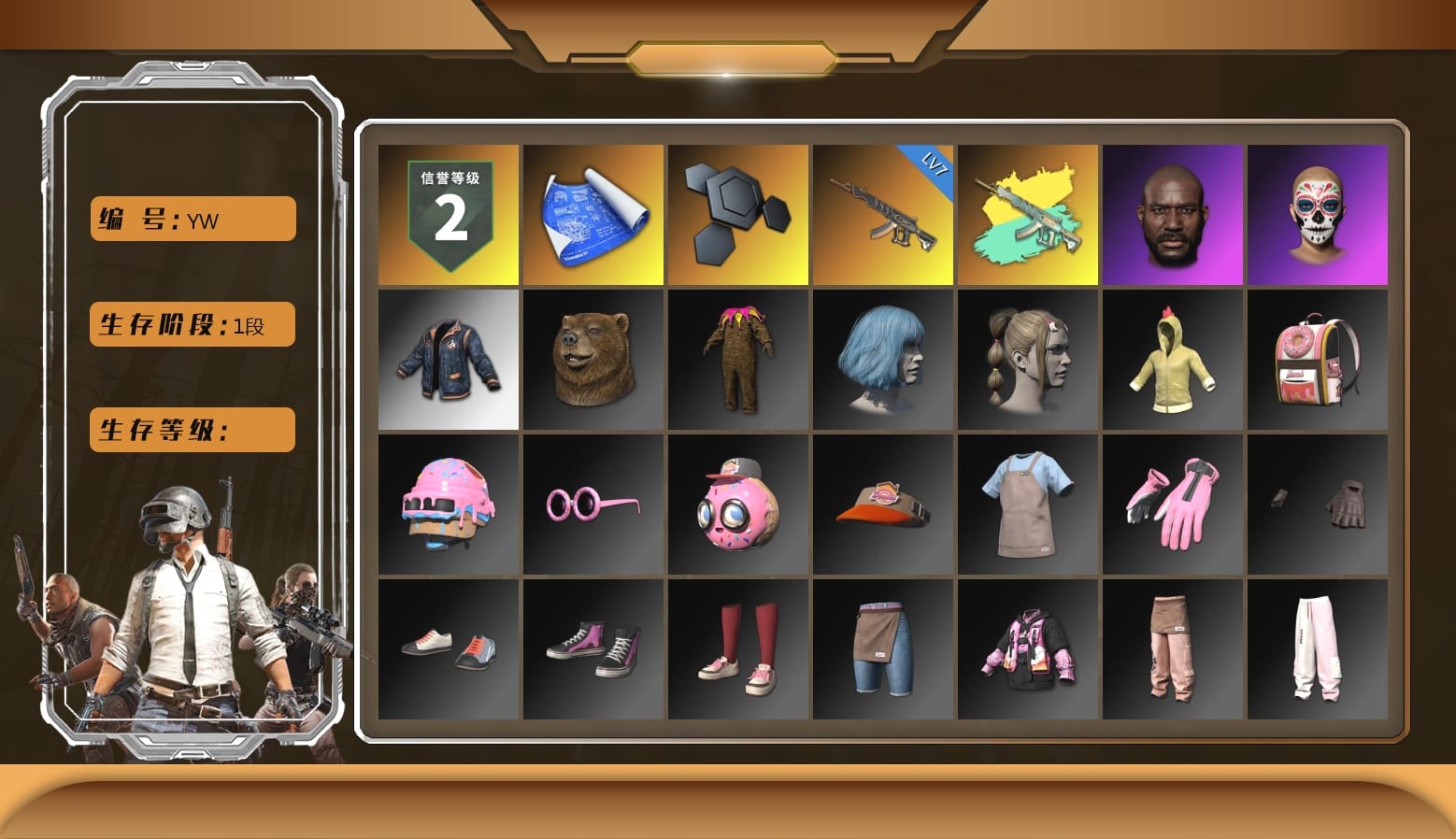
Task: Choose the pink round glasses
Action: (x=592, y=503)
